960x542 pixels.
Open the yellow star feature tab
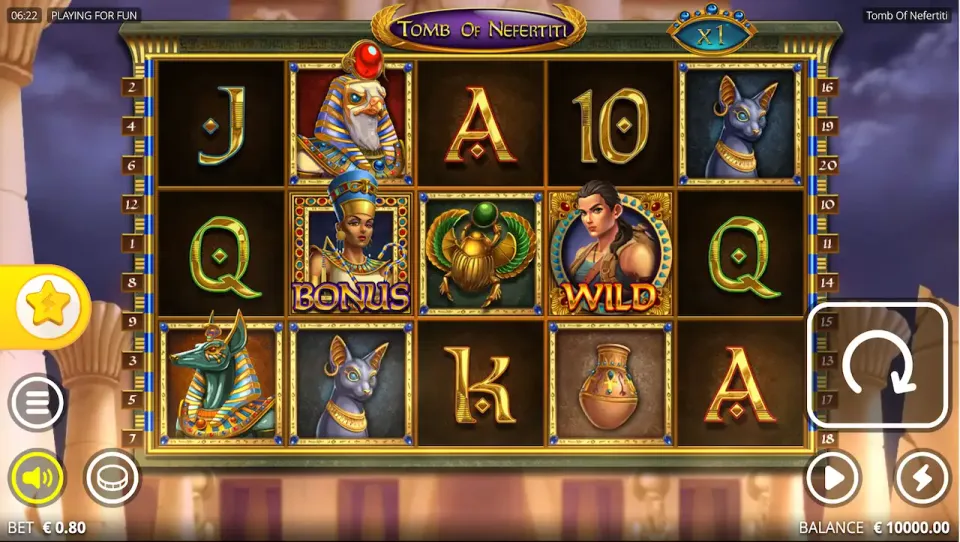tap(45, 302)
